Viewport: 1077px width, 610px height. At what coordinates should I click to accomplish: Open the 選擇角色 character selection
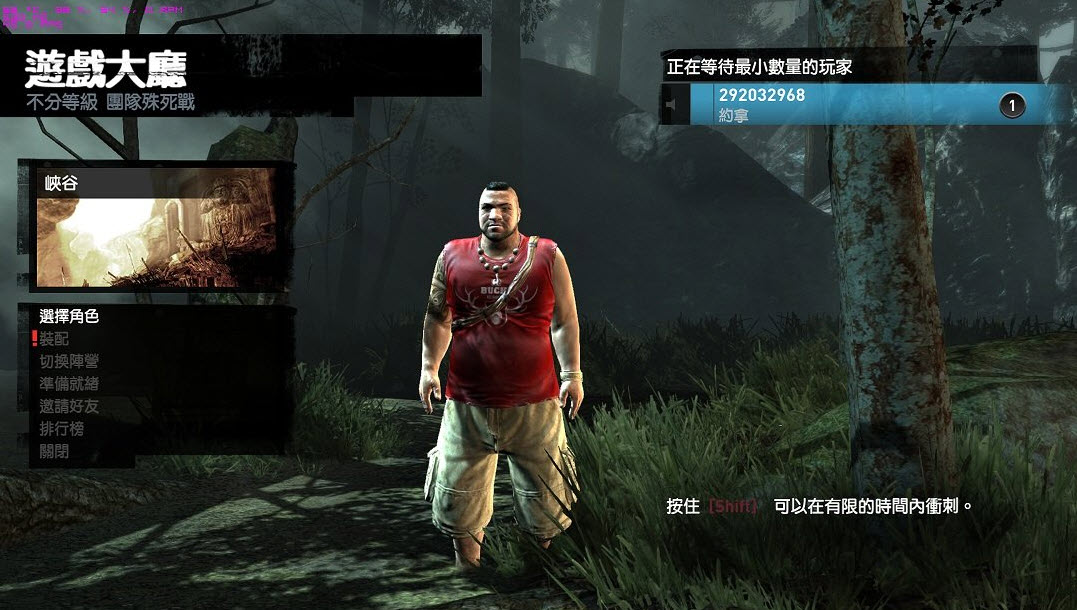point(69,316)
